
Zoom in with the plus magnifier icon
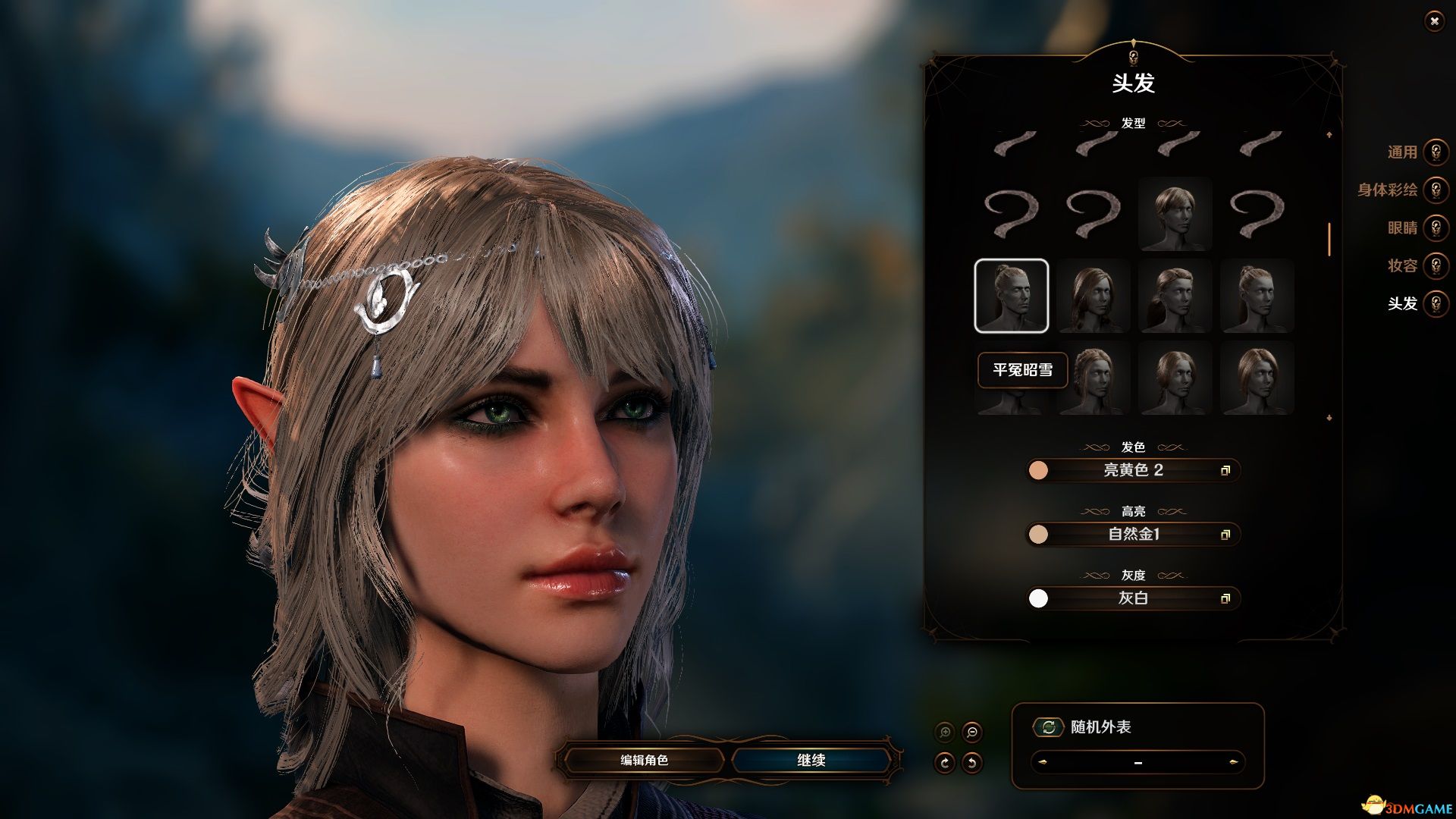(945, 732)
